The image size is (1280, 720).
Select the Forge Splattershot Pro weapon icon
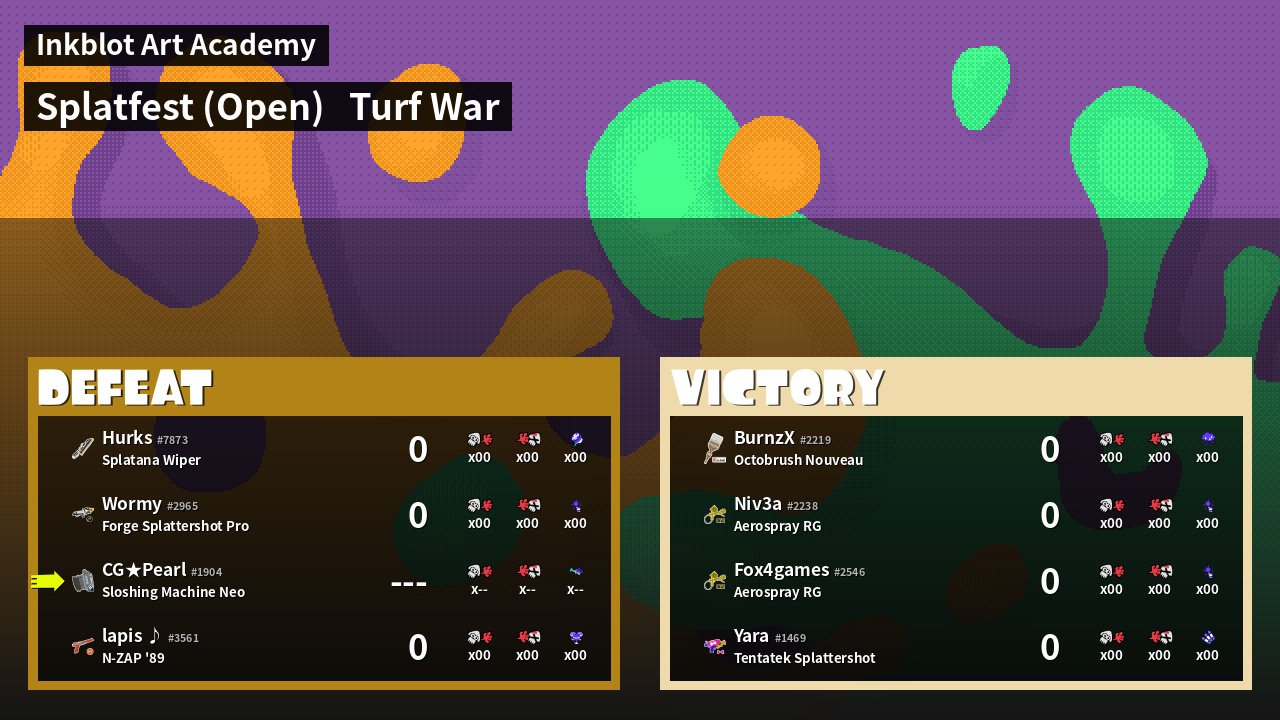click(82, 515)
